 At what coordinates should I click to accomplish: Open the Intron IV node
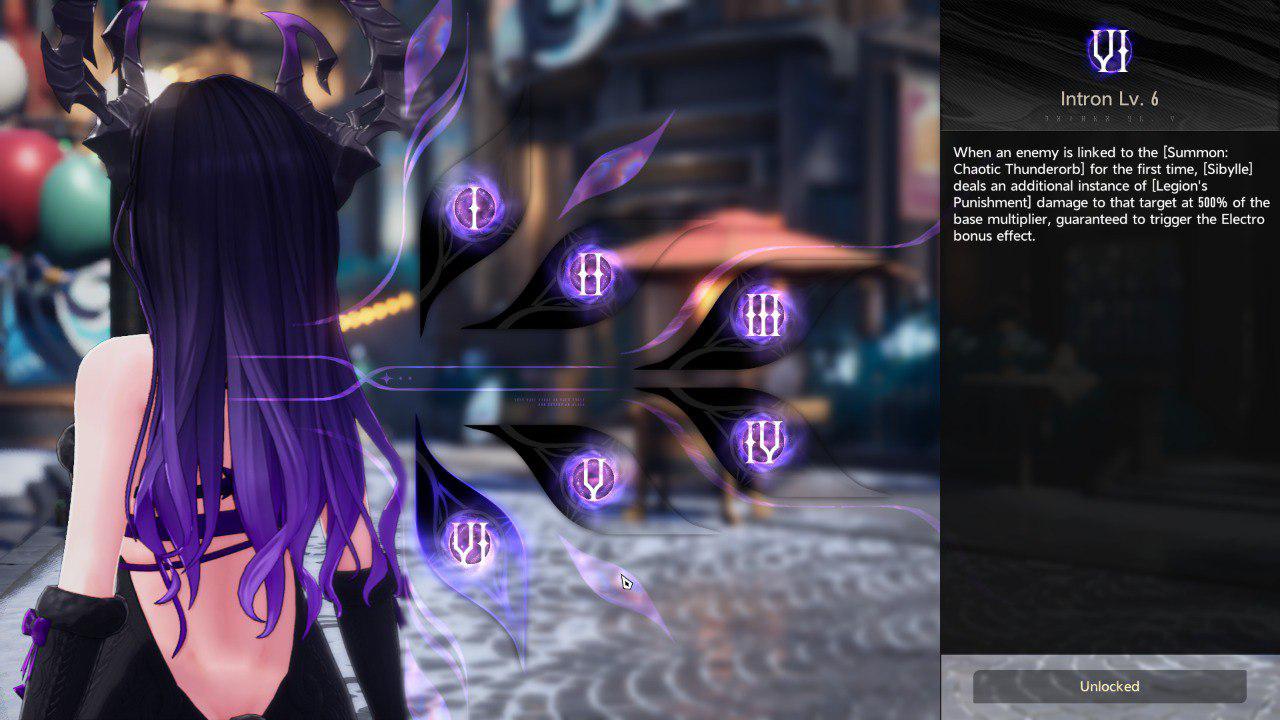[762, 441]
